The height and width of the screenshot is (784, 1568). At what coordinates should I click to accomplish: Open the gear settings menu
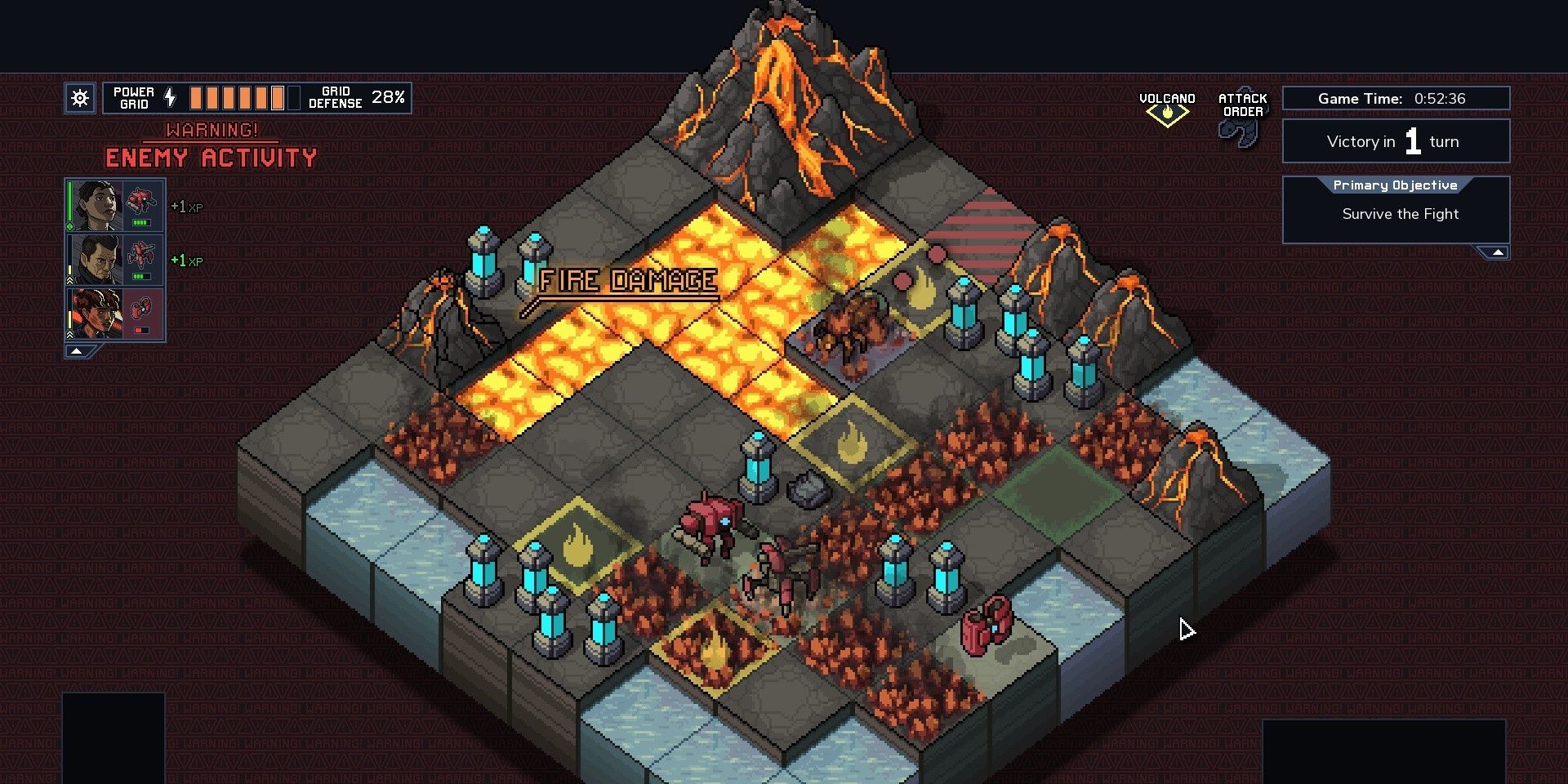point(80,99)
